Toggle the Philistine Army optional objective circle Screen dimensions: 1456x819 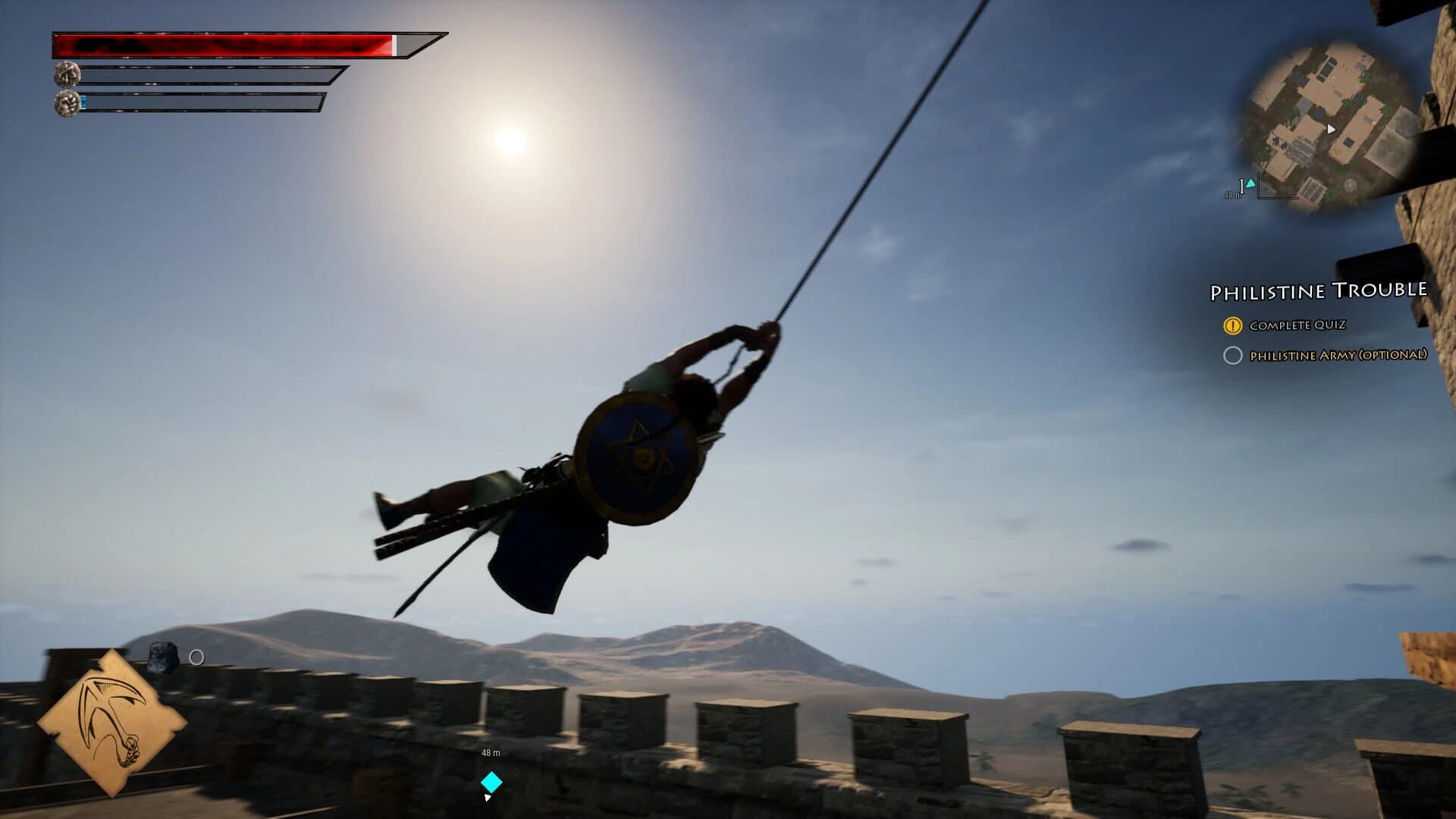click(x=1235, y=353)
